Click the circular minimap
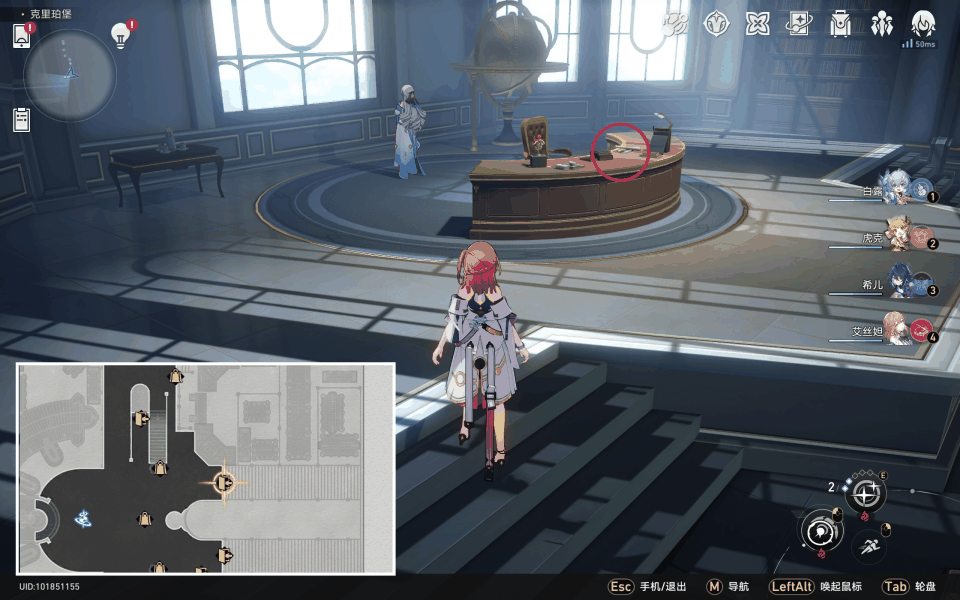Viewport: 960px width, 600px height. [70, 75]
